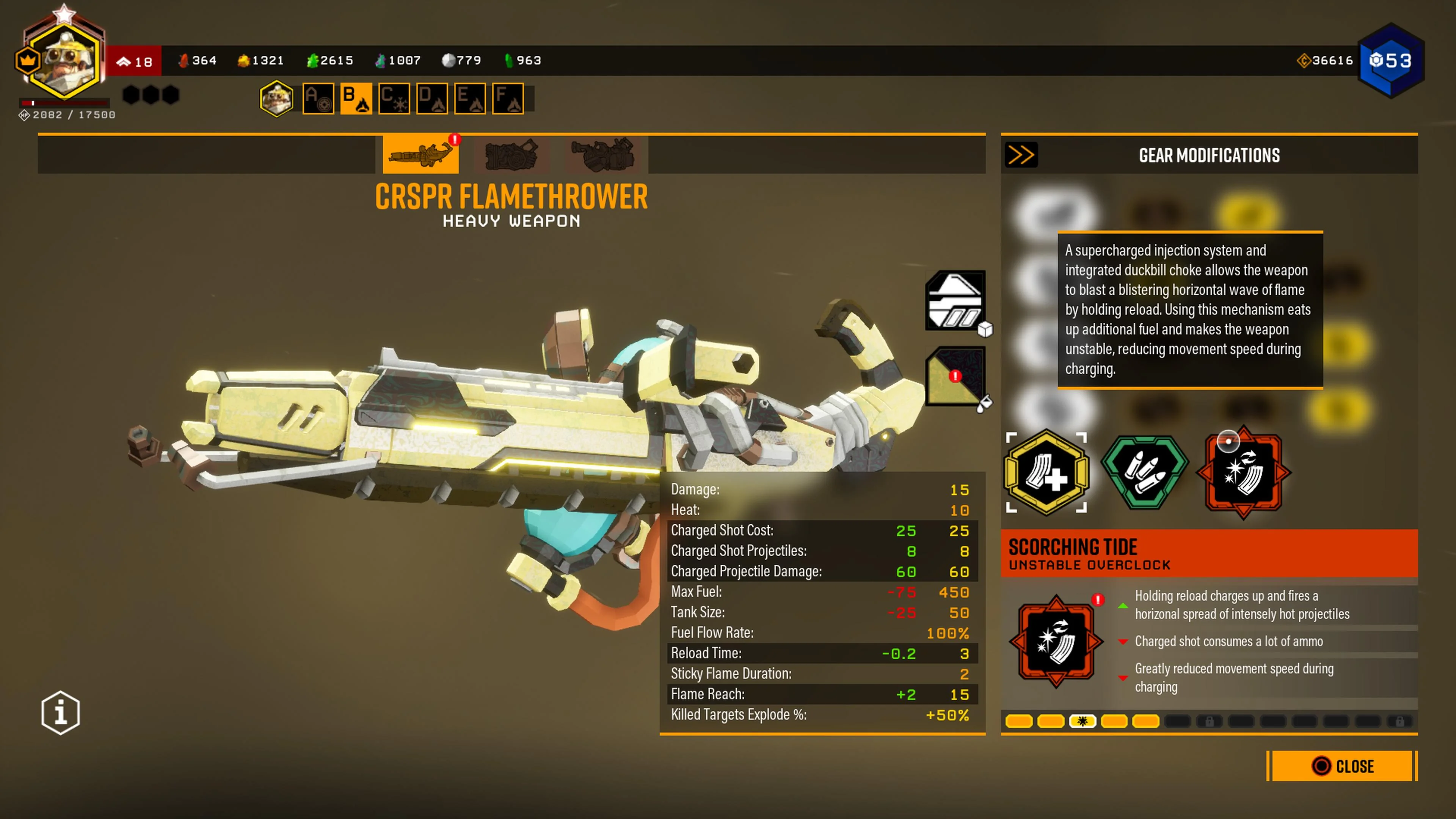Select the green bullets overclock
This screenshot has height=819, width=1456.
click(x=1145, y=472)
